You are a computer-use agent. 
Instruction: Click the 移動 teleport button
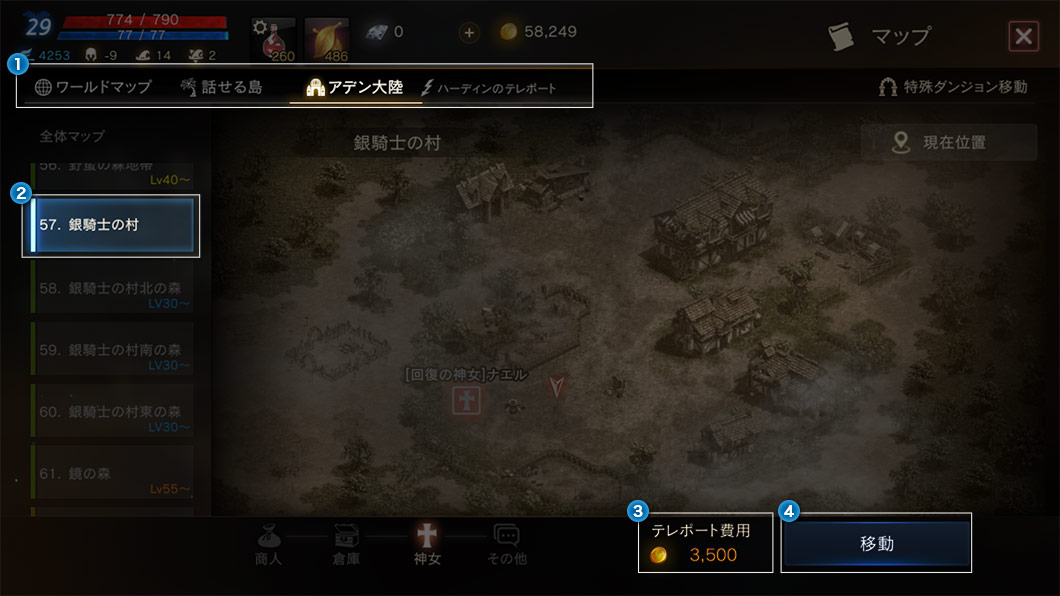[x=876, y=544]
